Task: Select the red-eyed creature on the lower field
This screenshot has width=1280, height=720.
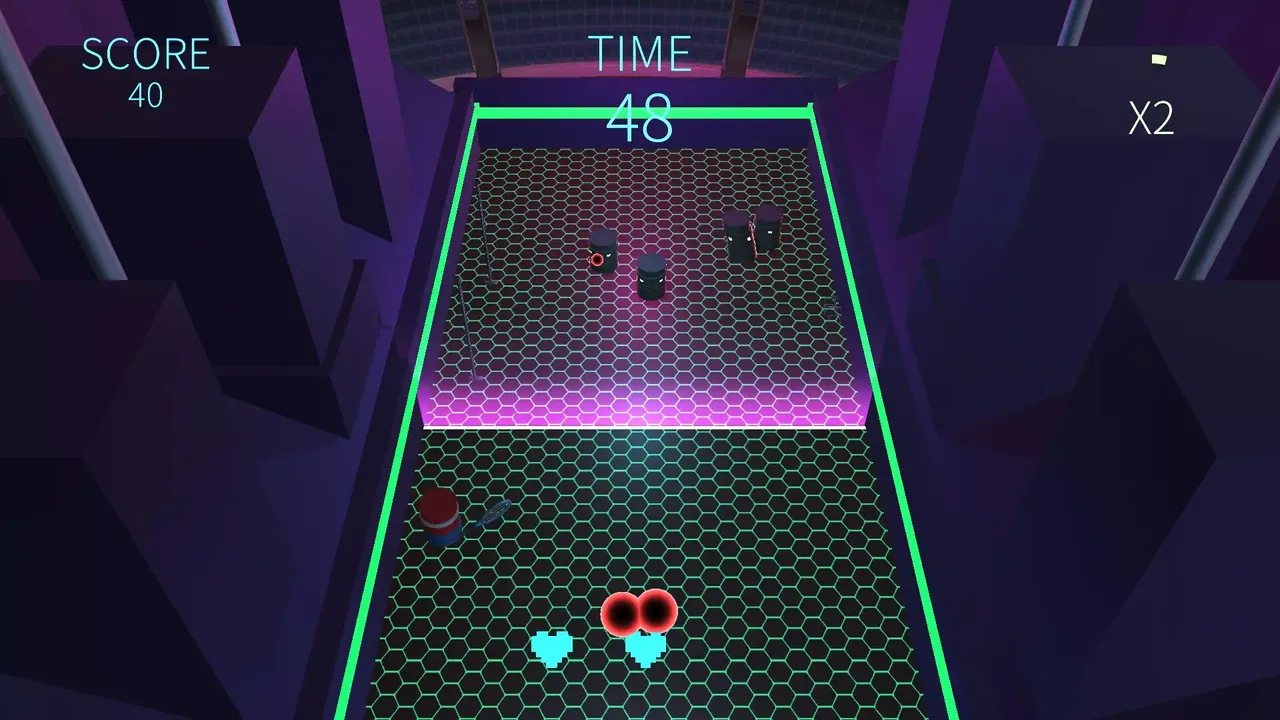Action: (640, 613)
